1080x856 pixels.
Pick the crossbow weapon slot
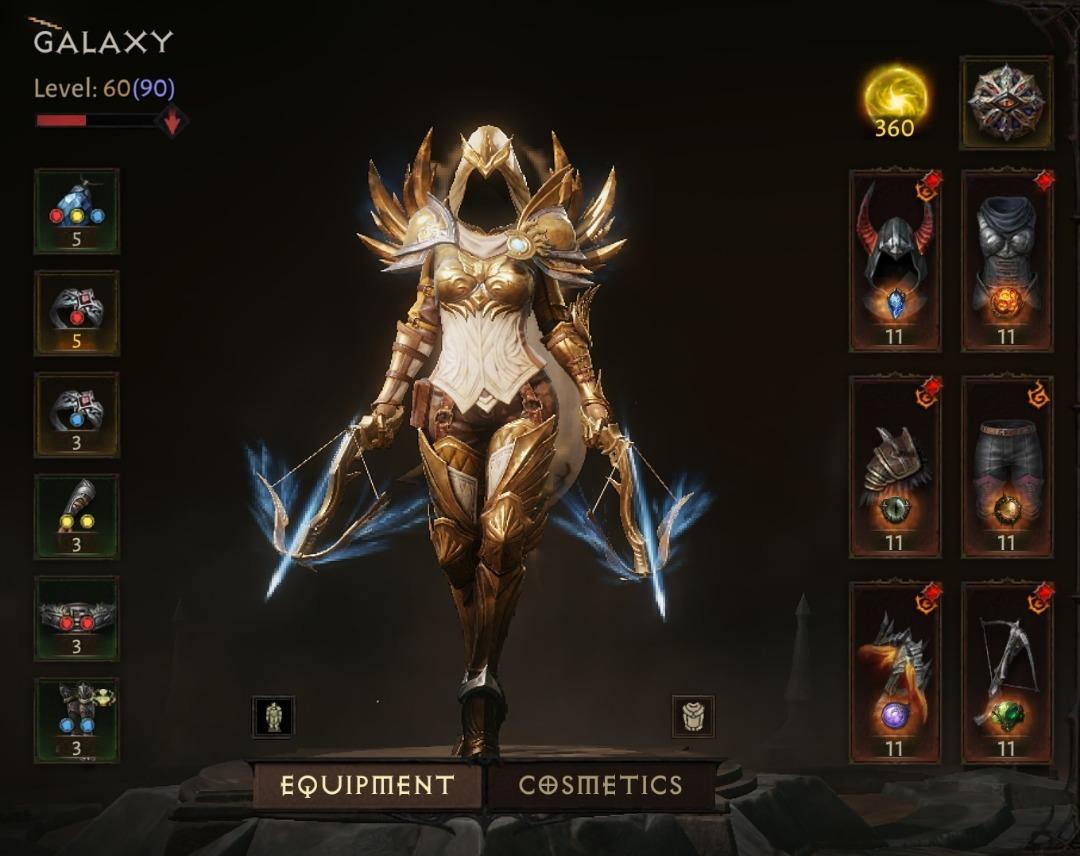coord(1007,674)
